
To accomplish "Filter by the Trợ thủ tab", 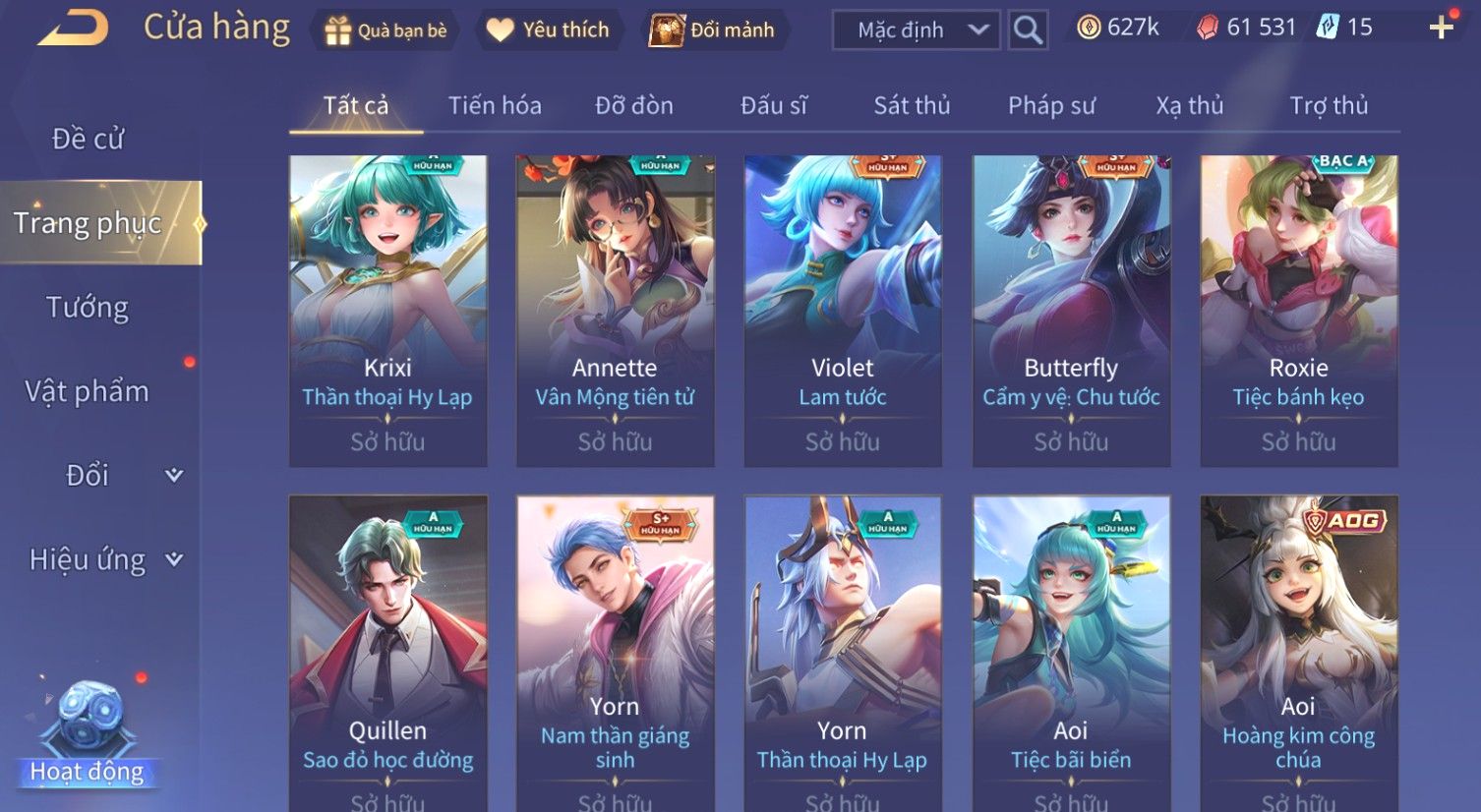I will 1329,105.
